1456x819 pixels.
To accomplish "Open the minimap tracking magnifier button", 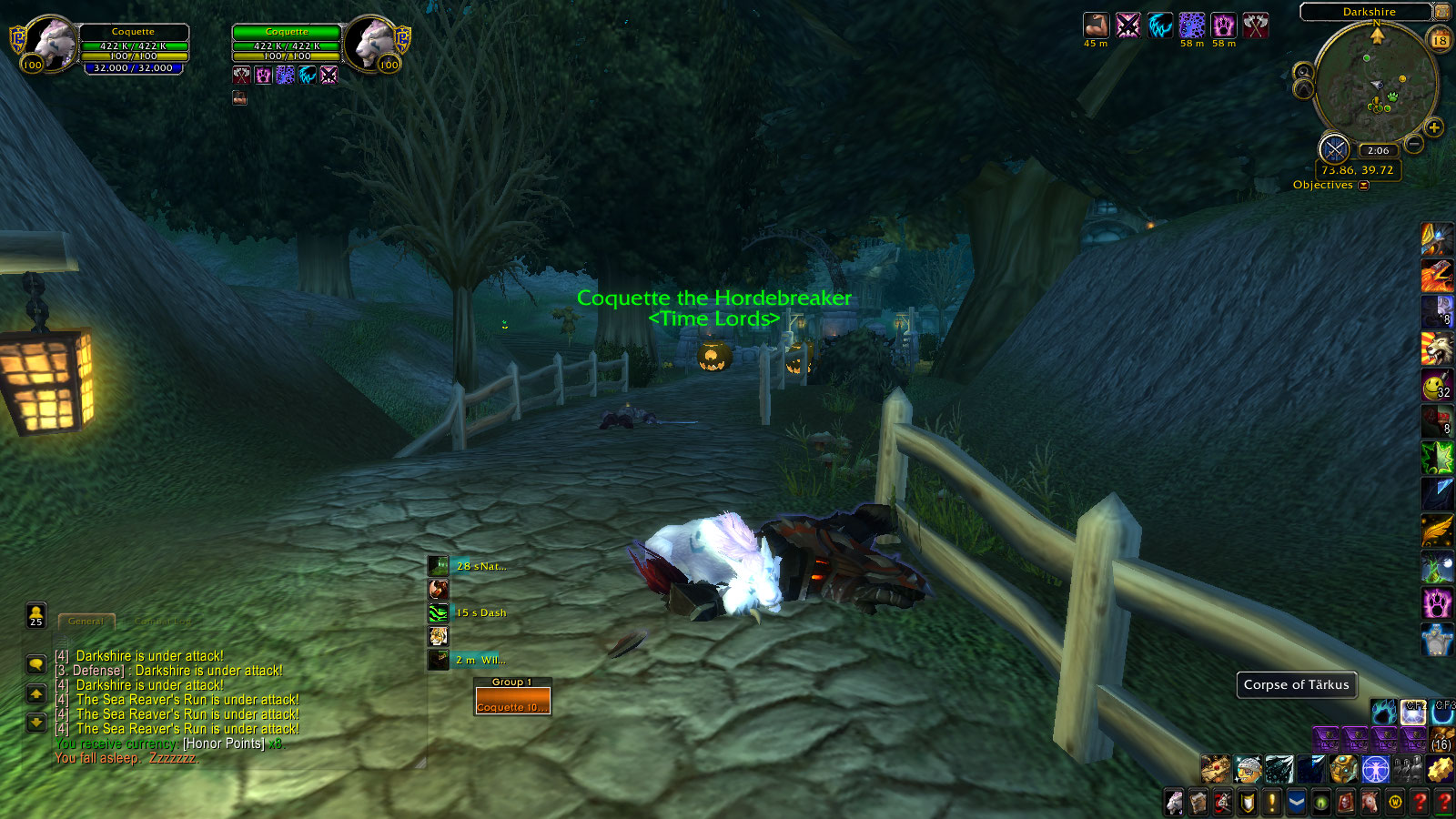I will point(1303,73).
